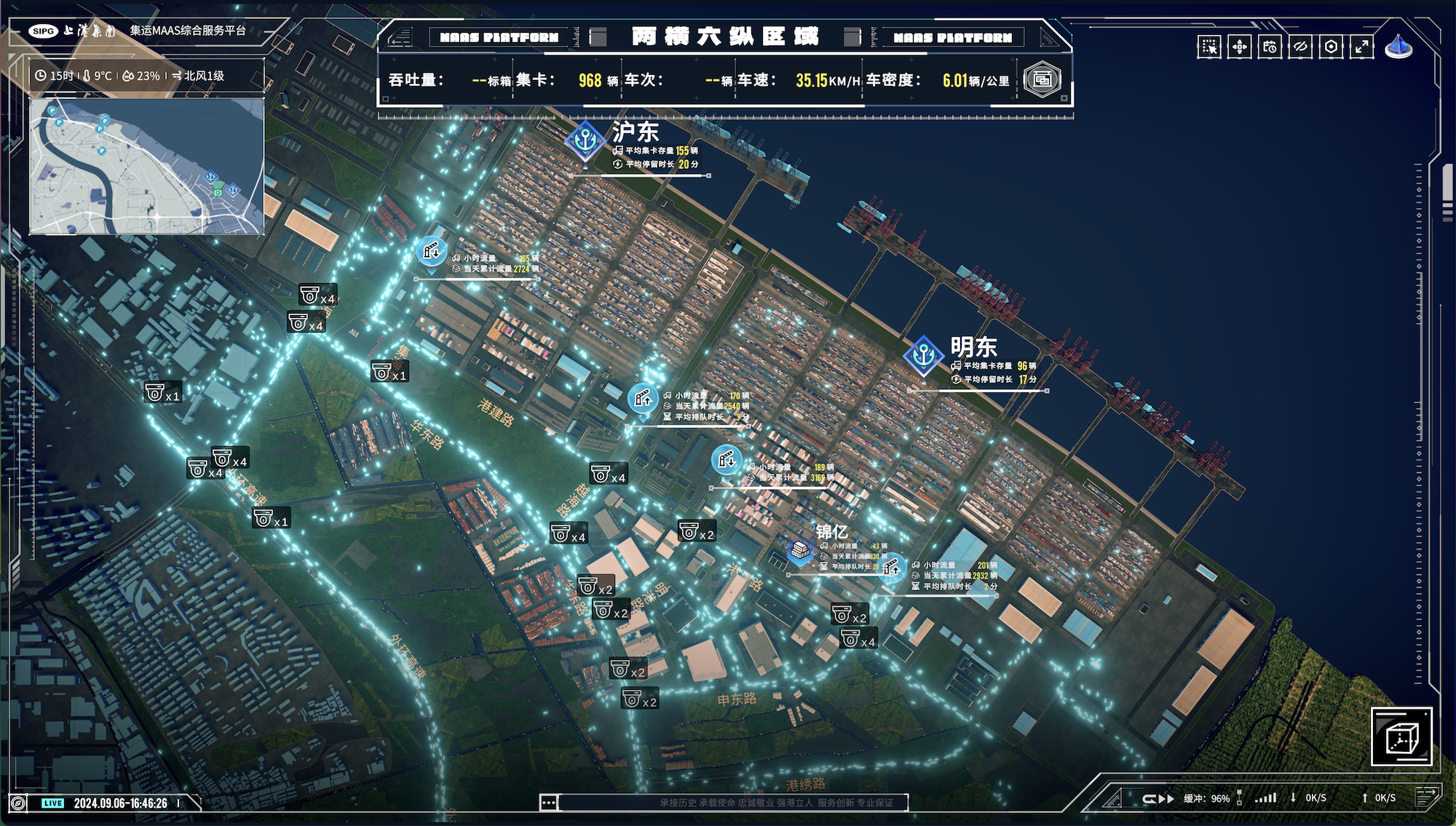Toggle the crossed-eye visibility button
This screenshot has height=826, width=1456.
(1300, 47)
